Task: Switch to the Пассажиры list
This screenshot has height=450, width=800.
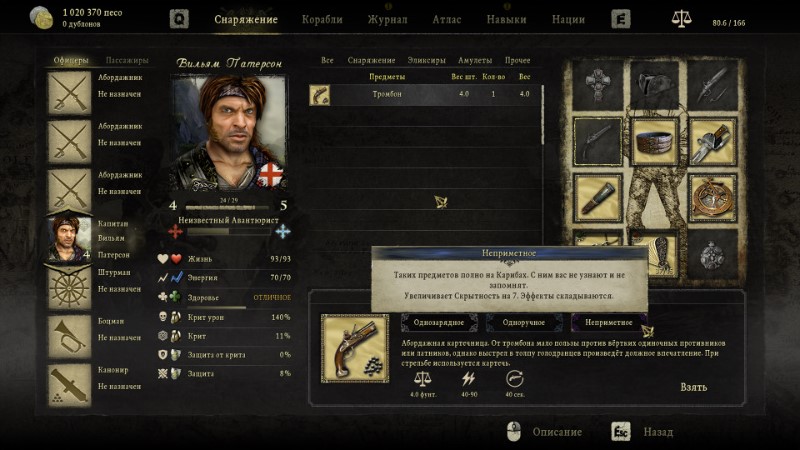Action: [127, 61]
